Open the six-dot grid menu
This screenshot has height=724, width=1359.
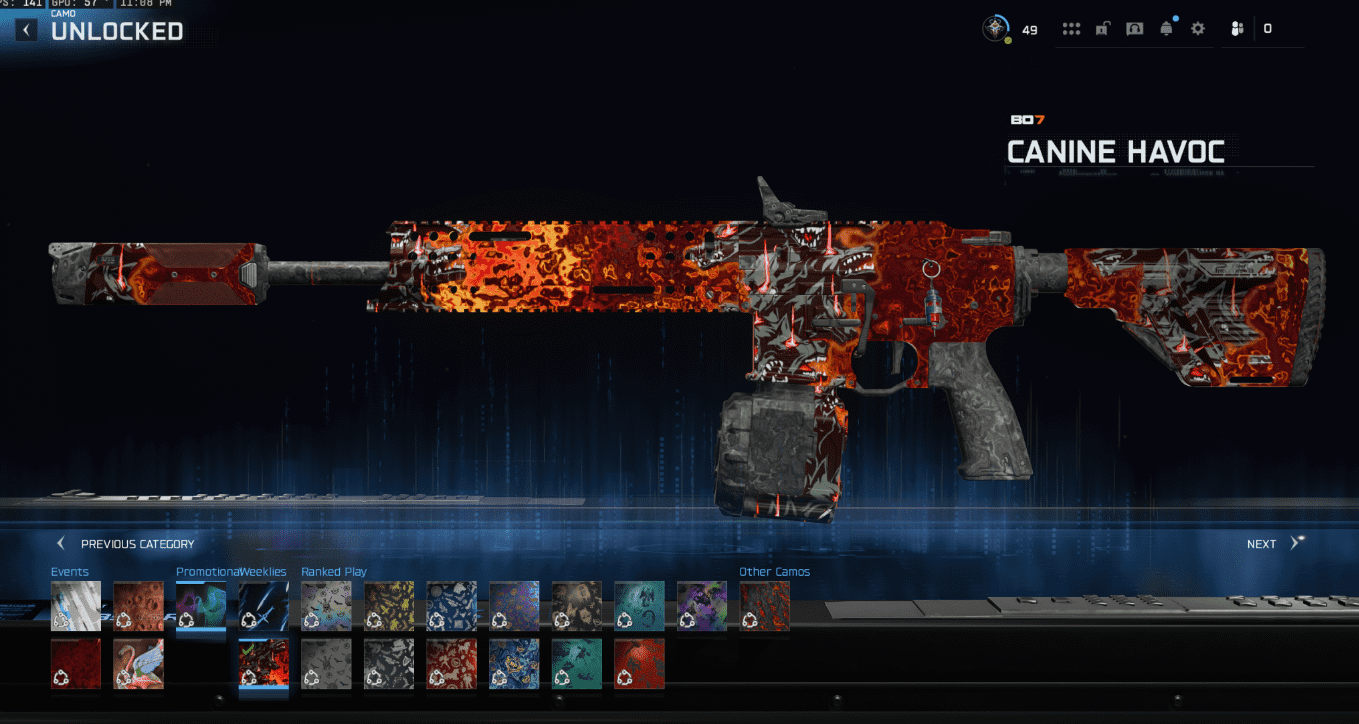[1071, 29]
